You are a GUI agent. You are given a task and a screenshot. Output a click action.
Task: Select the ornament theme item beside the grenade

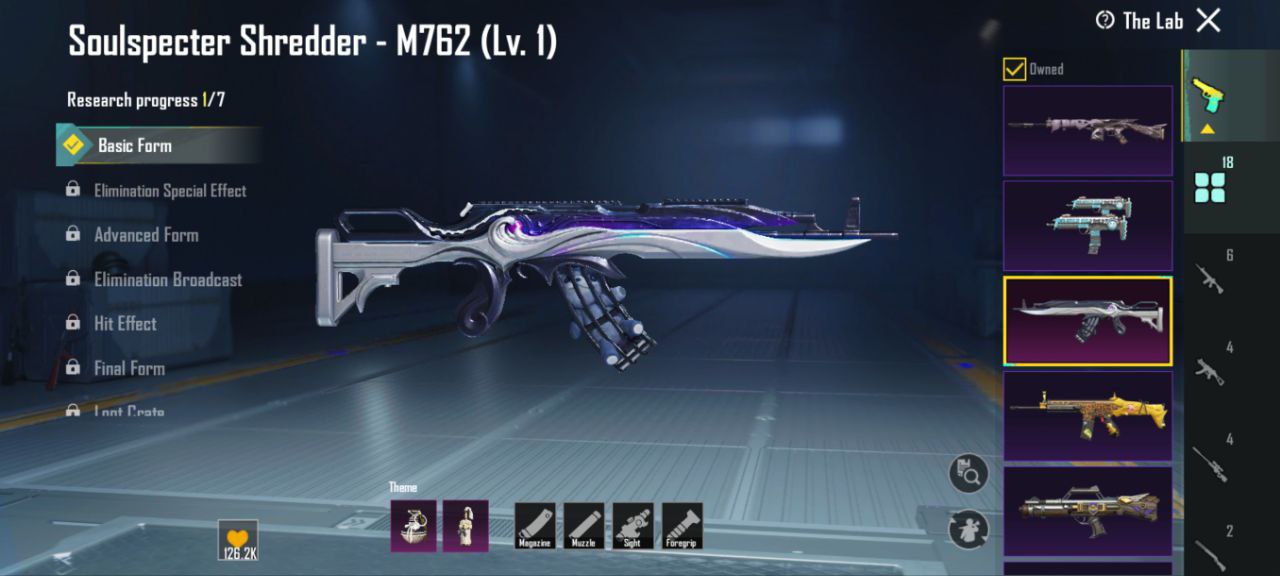coord(466,525)
